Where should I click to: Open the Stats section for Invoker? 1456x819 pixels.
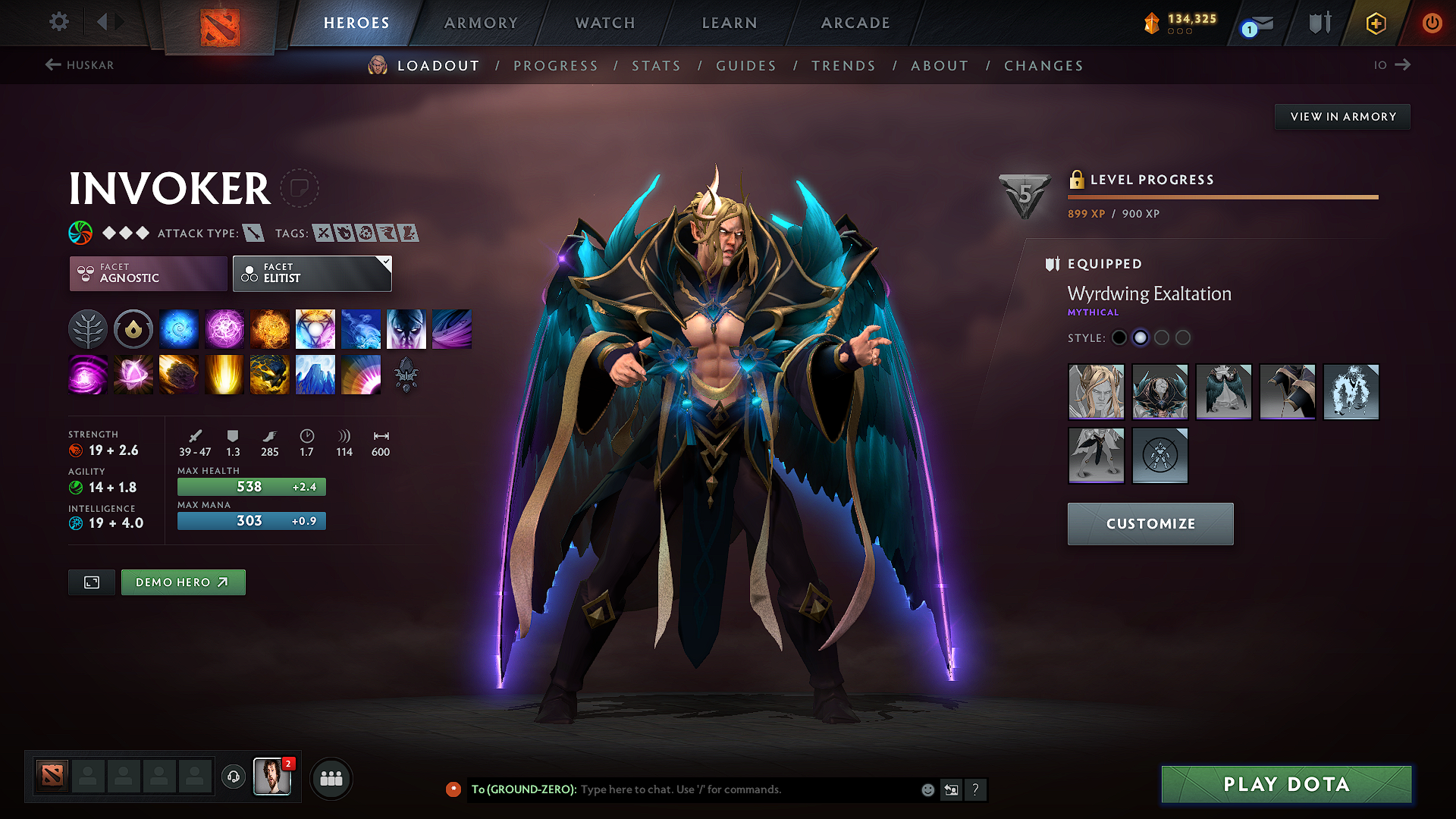pos(656,65)
